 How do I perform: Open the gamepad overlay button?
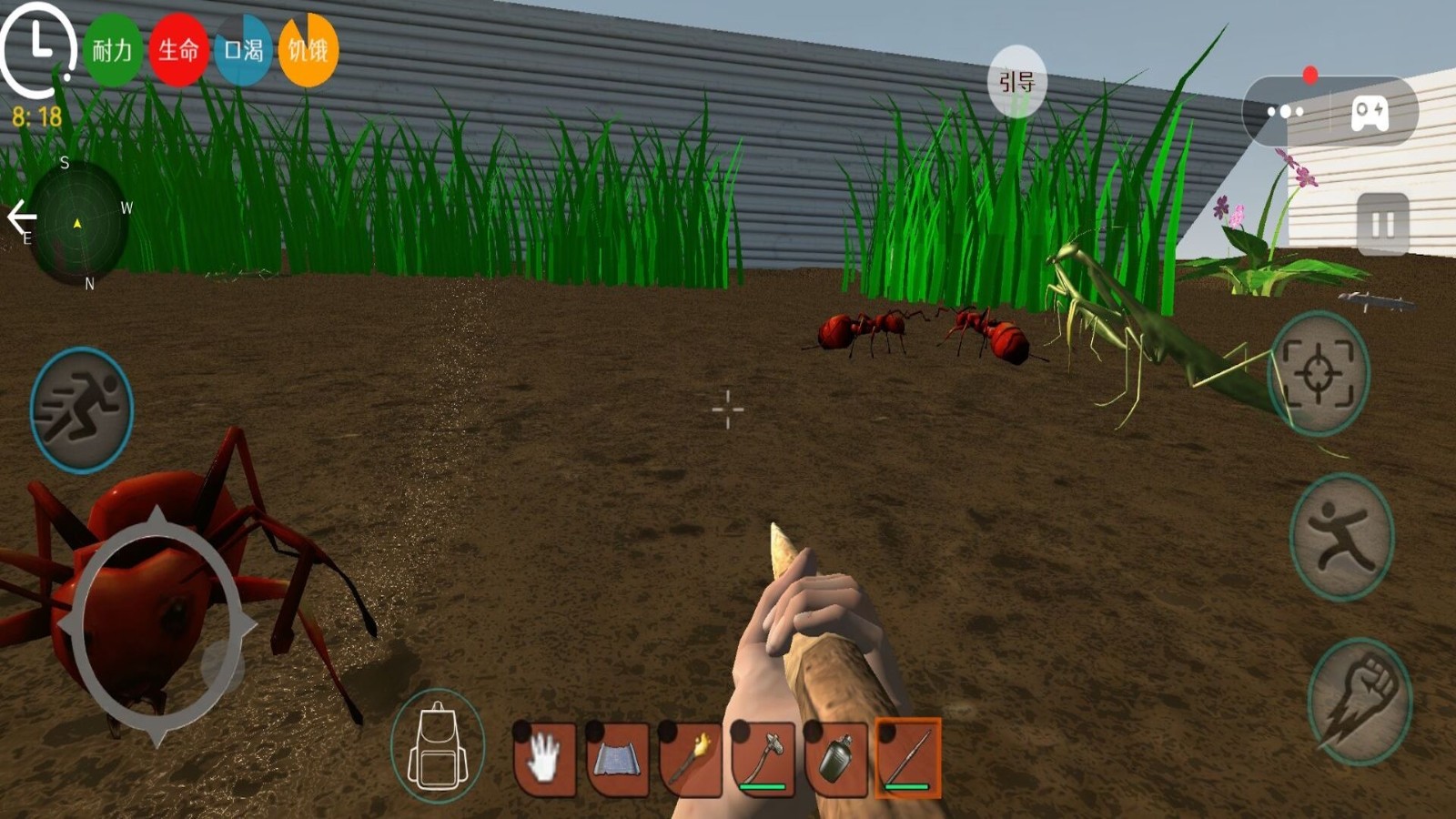point(1370,112)
